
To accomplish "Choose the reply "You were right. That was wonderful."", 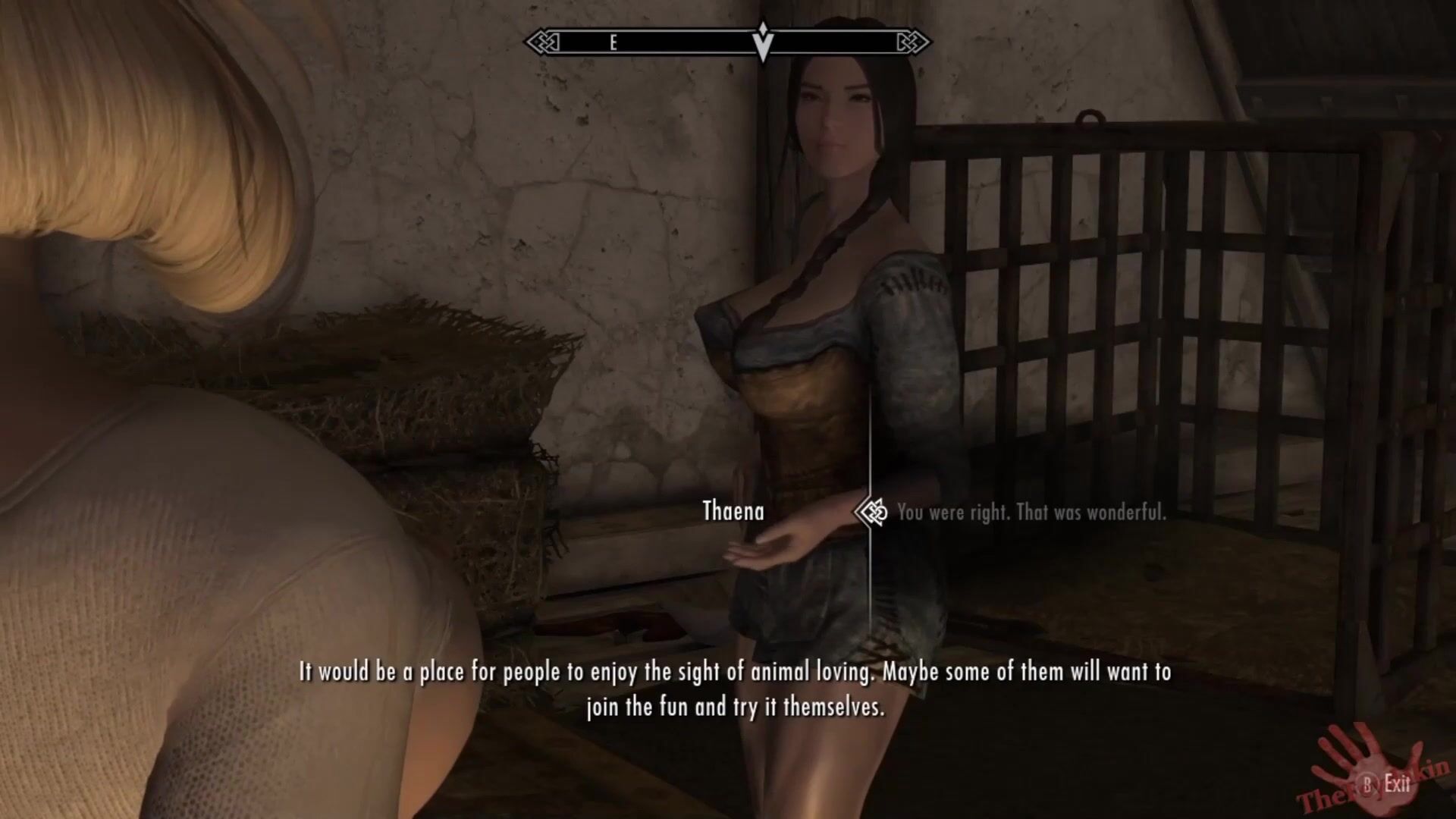I will 1031,513.
